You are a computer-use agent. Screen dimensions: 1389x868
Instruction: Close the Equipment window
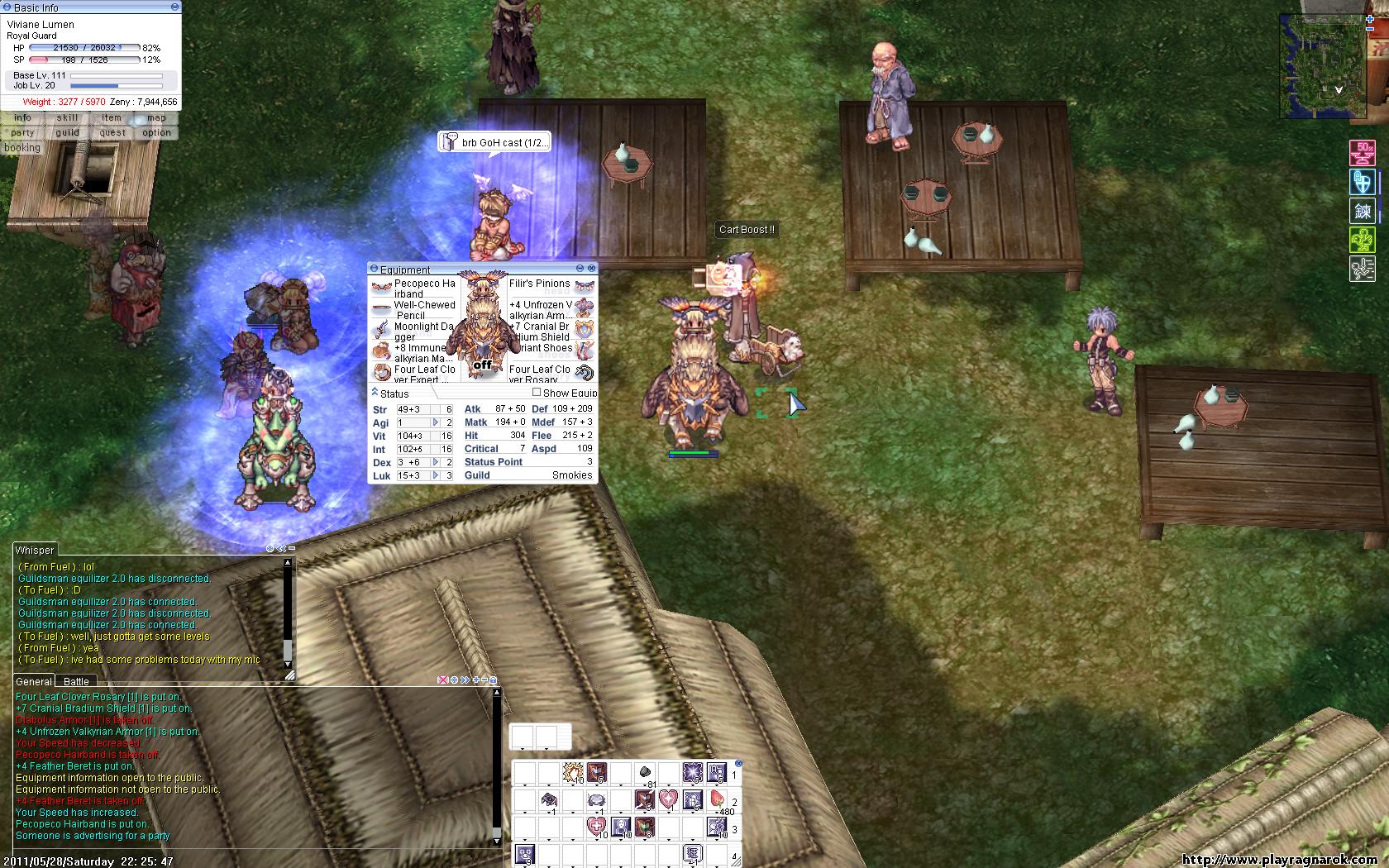591,269
